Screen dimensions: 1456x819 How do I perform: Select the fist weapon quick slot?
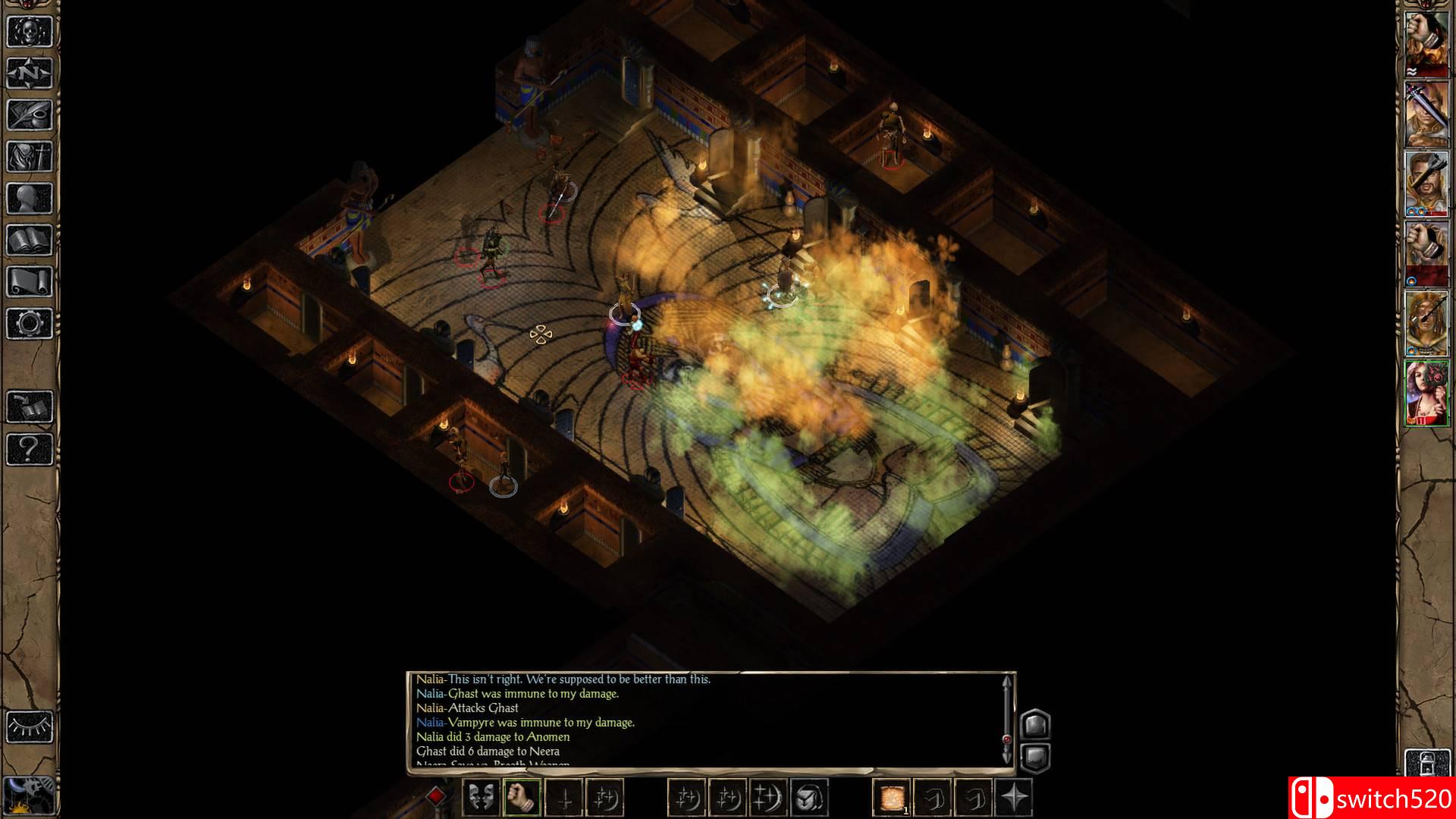tap(521, 797)
